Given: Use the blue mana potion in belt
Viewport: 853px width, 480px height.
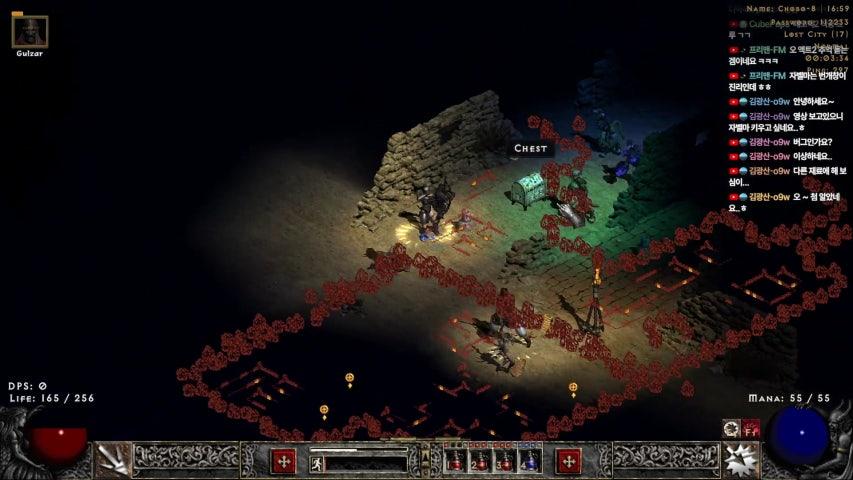Looking at the screenshot, I should click(x=529, y=461).
